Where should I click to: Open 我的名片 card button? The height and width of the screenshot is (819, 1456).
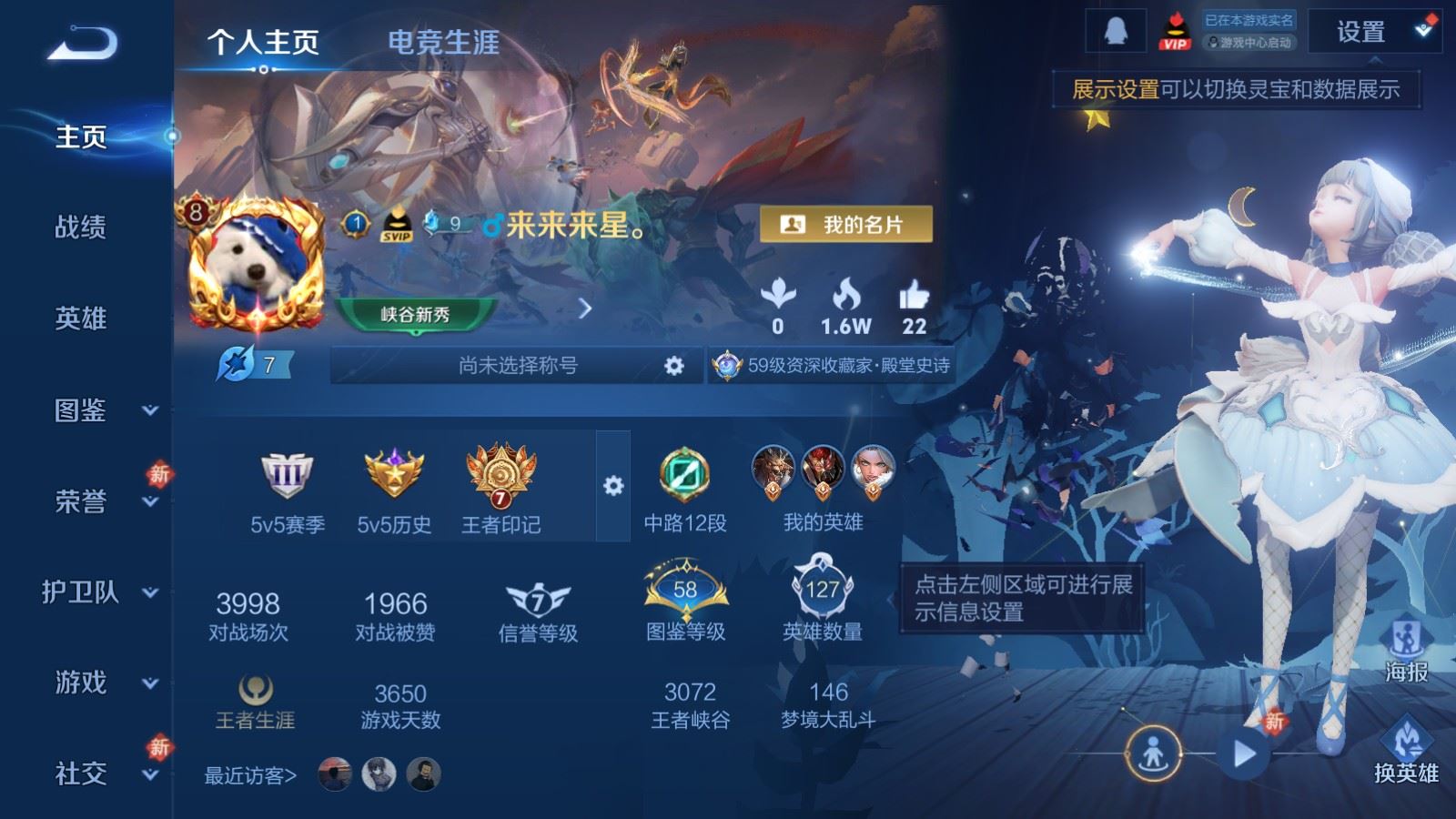(x=847, y=221)
